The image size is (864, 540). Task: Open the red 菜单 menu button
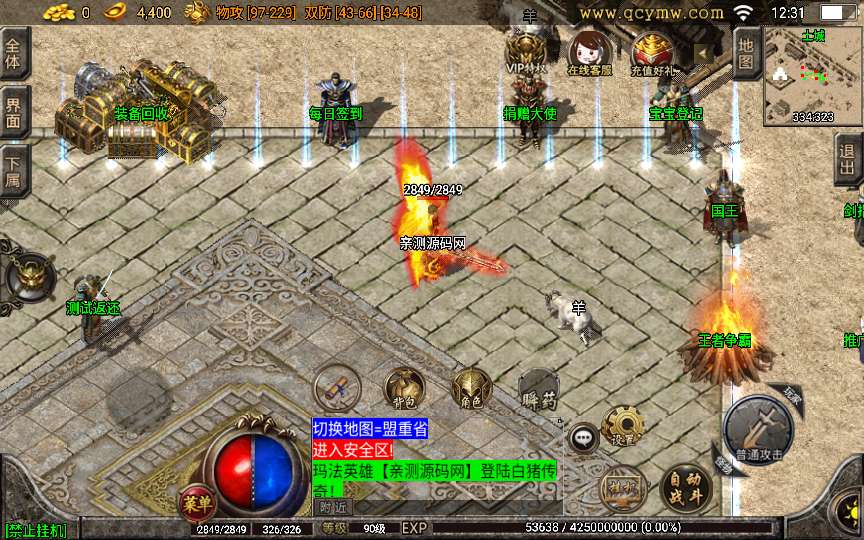coord(196,501)
